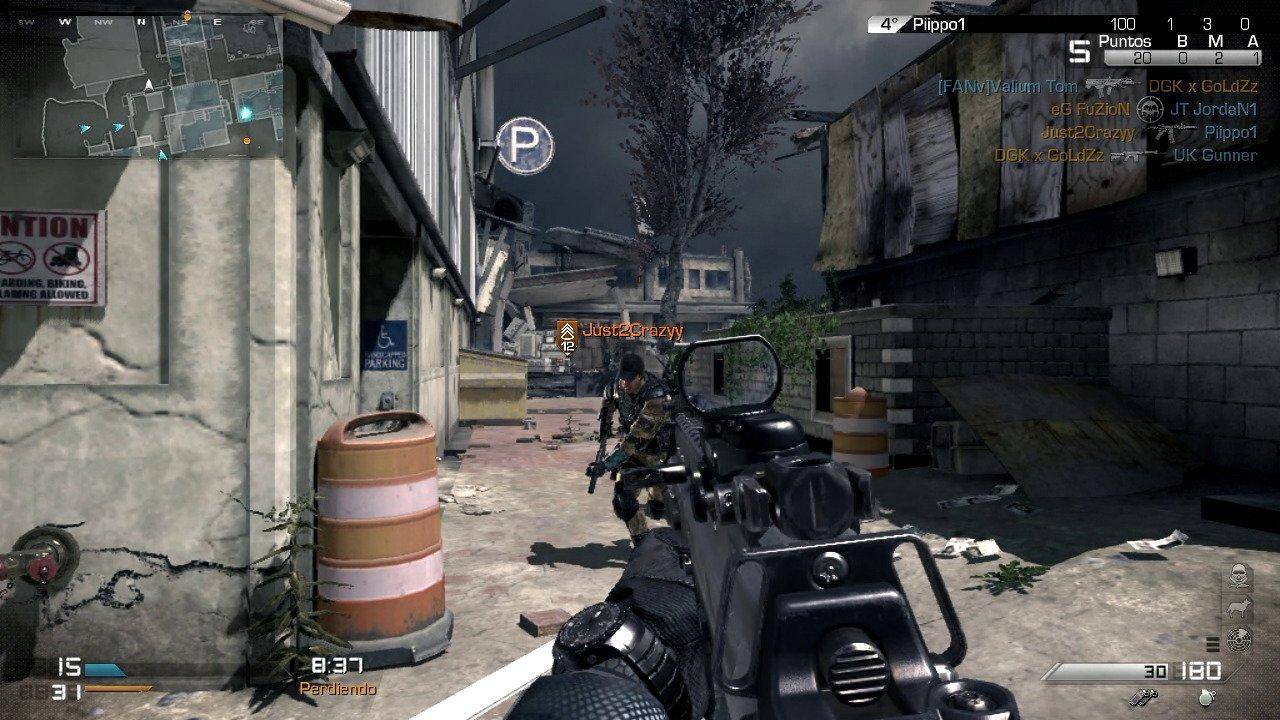Click the minimap
The height and width of the screenshot is (720, 1280).
(148, 87)
